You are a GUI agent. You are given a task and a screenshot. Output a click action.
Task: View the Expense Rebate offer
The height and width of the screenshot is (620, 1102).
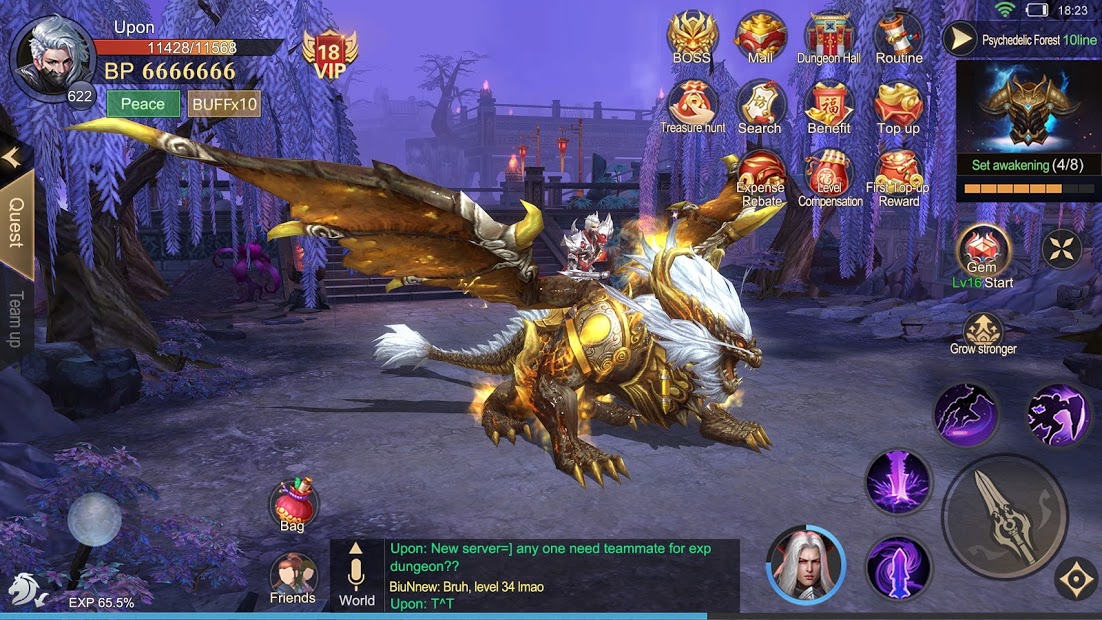[x=761, y=177]
